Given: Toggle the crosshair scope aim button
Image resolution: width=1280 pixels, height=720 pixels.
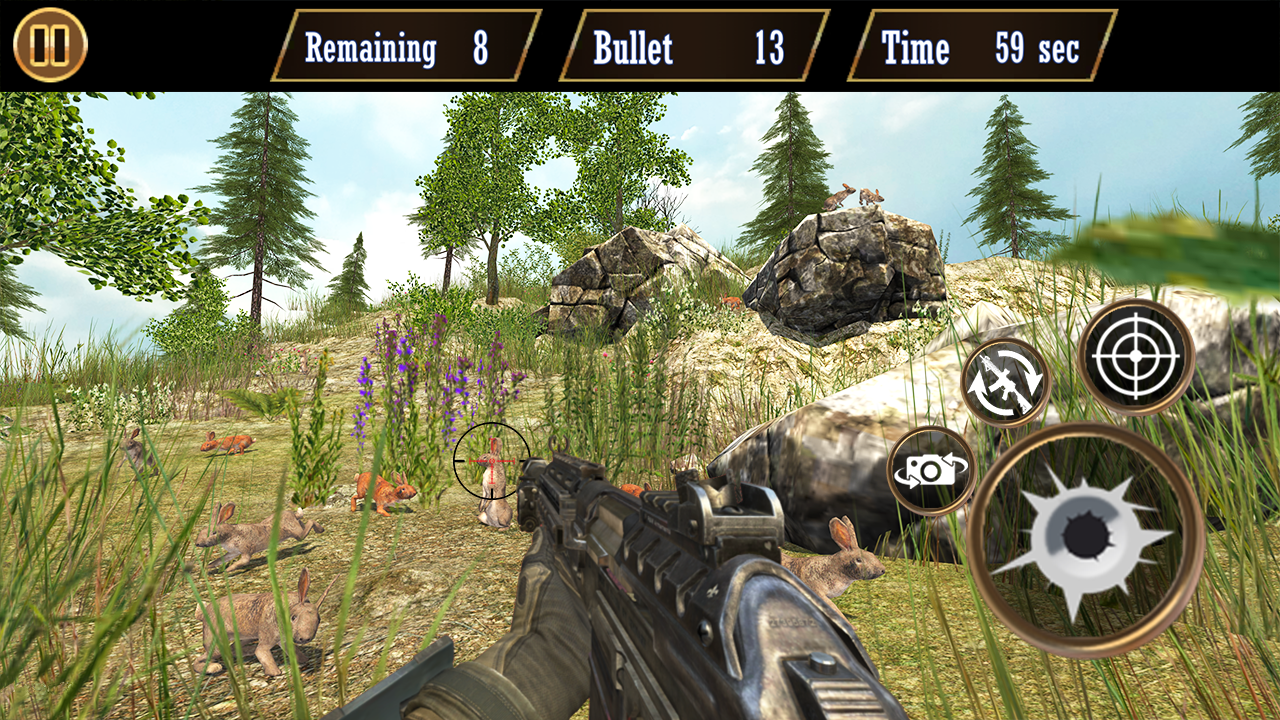Looking at the screenshot, I should (1136, 356).
